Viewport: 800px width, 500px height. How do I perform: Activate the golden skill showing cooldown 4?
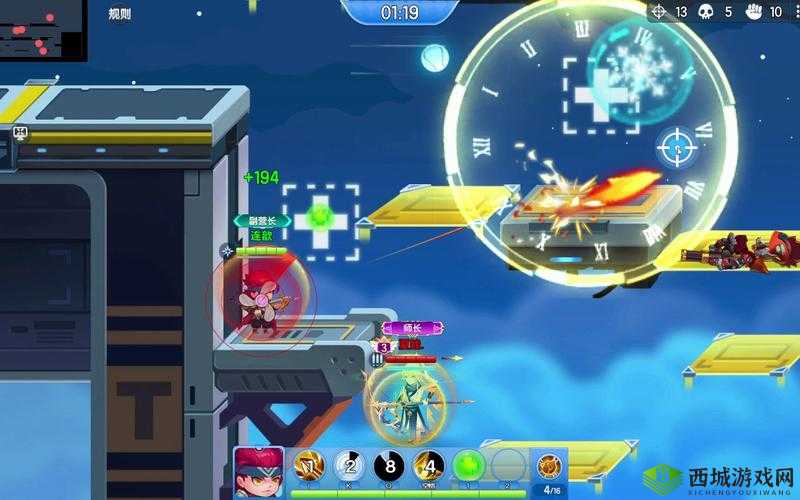(429, 467)
